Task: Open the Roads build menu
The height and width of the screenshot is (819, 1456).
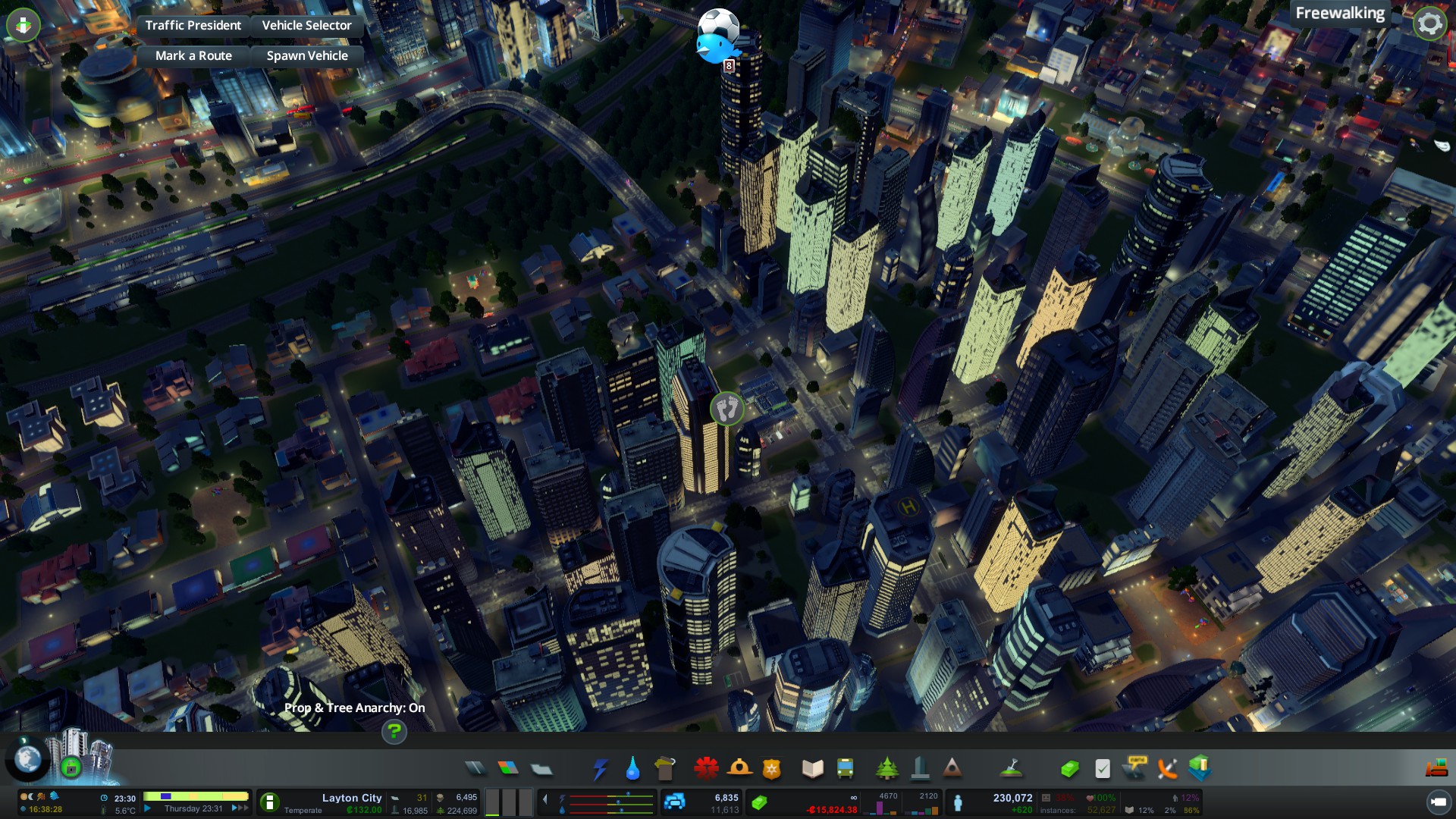Action: tap(475, 769)
